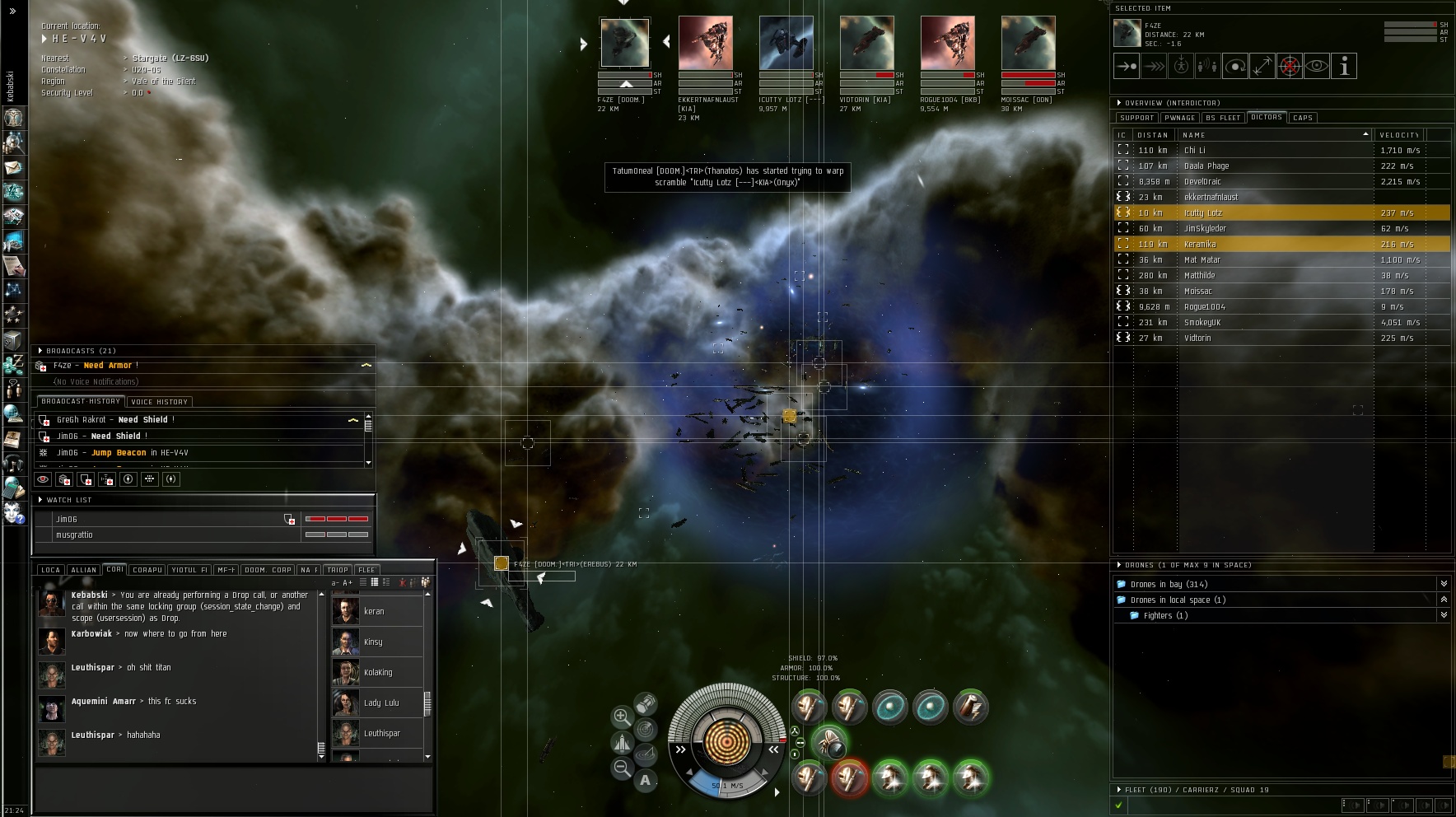The image size is (1456, 817).
Task: Select SmokeyUK in the overview list
Action: 1202,323
